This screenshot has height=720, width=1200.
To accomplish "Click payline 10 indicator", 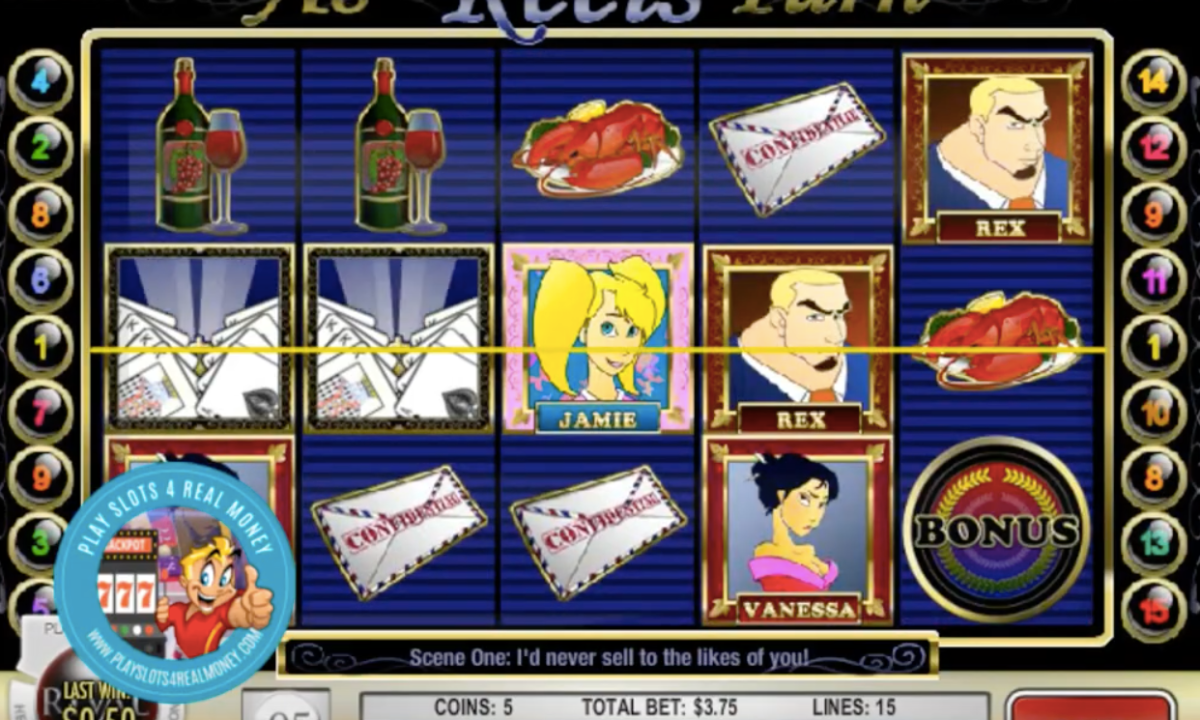I will click(1154, 412).
